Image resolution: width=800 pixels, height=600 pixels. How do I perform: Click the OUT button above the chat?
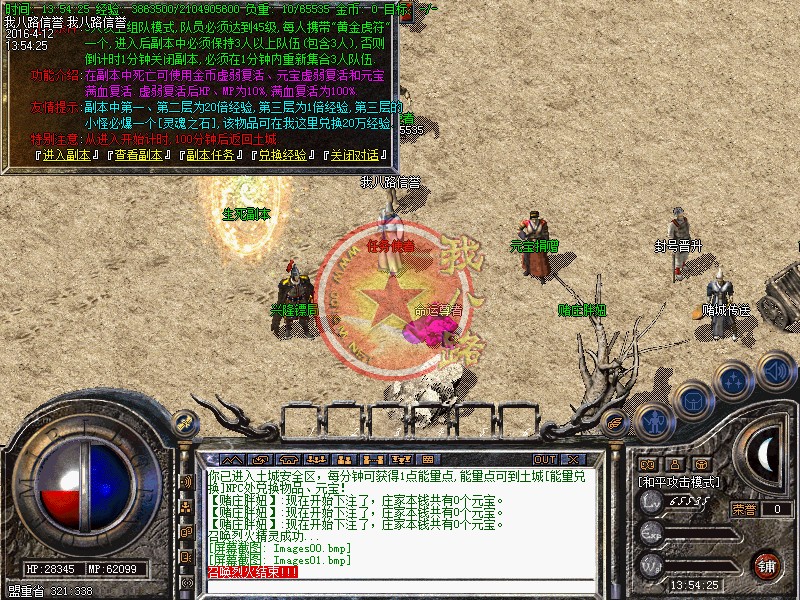tap(544, 459)
